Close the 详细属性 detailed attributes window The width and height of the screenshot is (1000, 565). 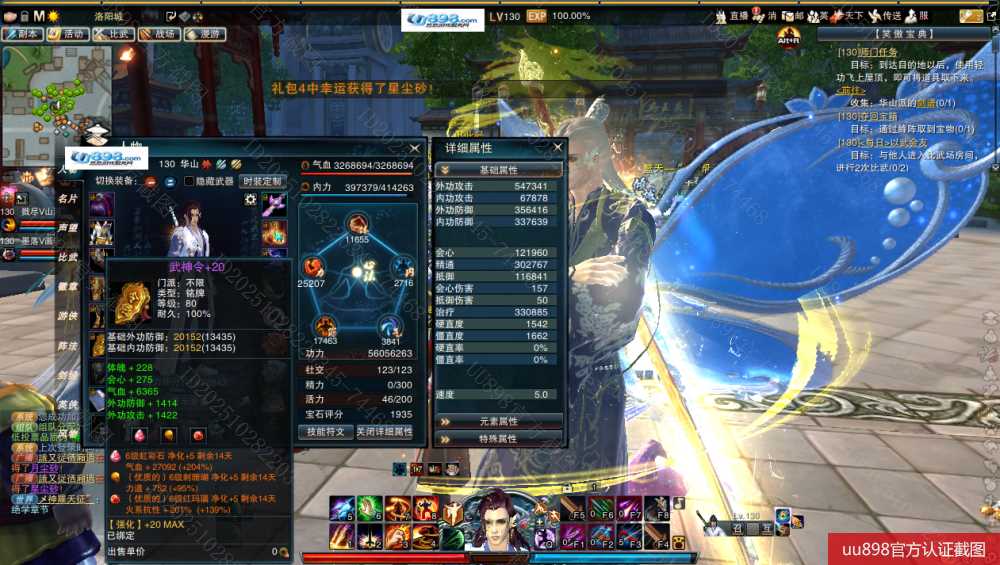pyautogui.click(x=558, y=147)
